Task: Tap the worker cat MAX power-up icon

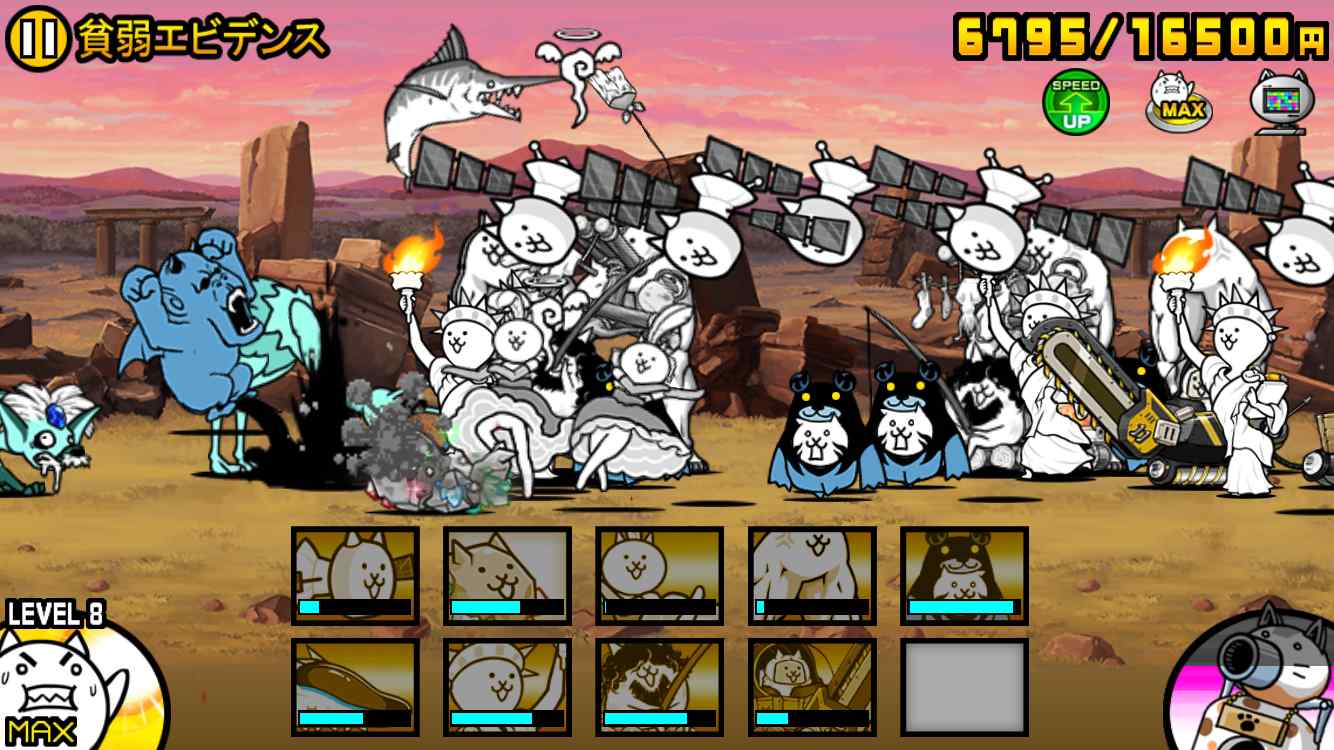Action: point(1178,100)
